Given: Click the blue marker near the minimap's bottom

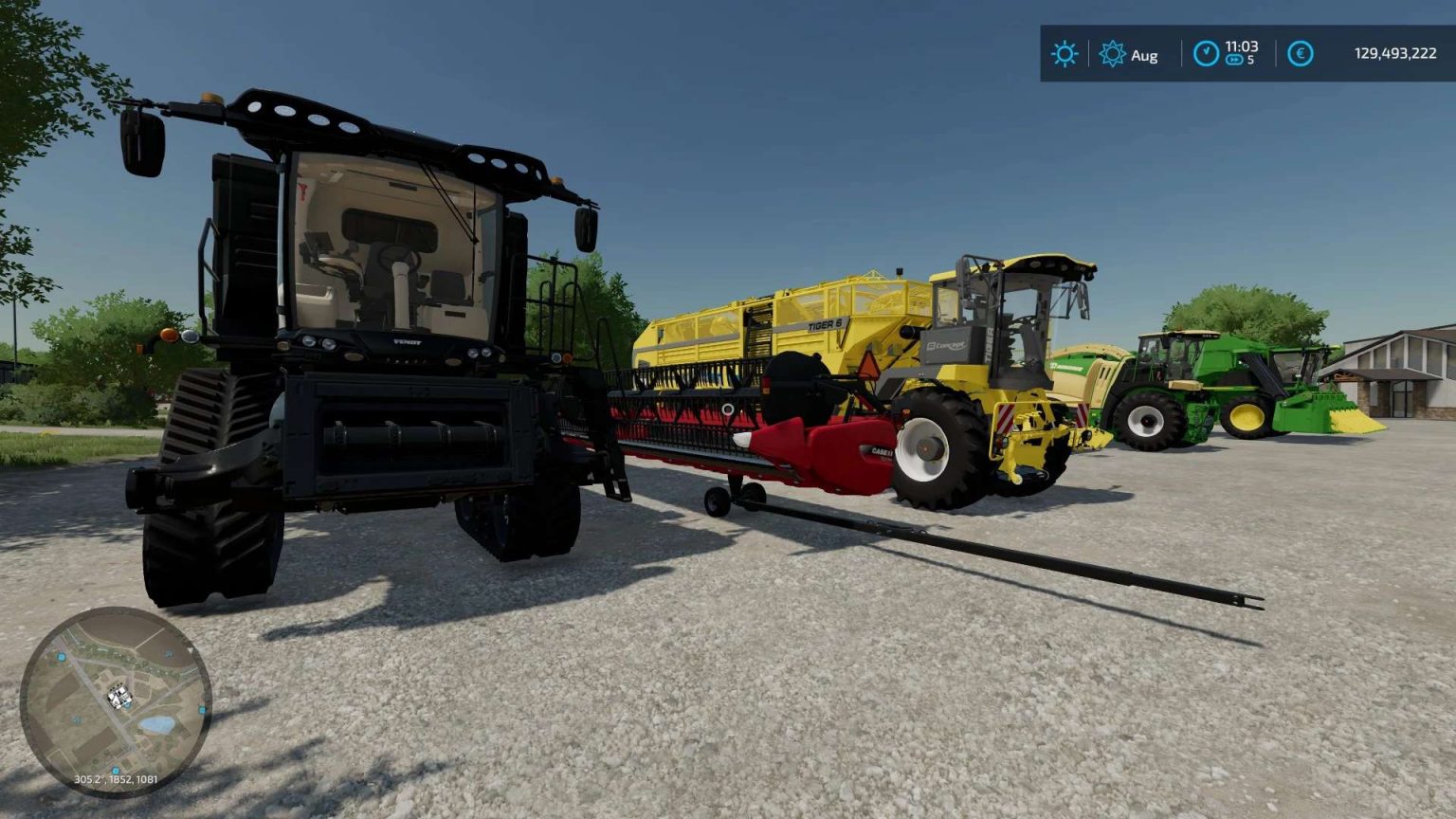Looking at the screenshot, I should point(116,768).
